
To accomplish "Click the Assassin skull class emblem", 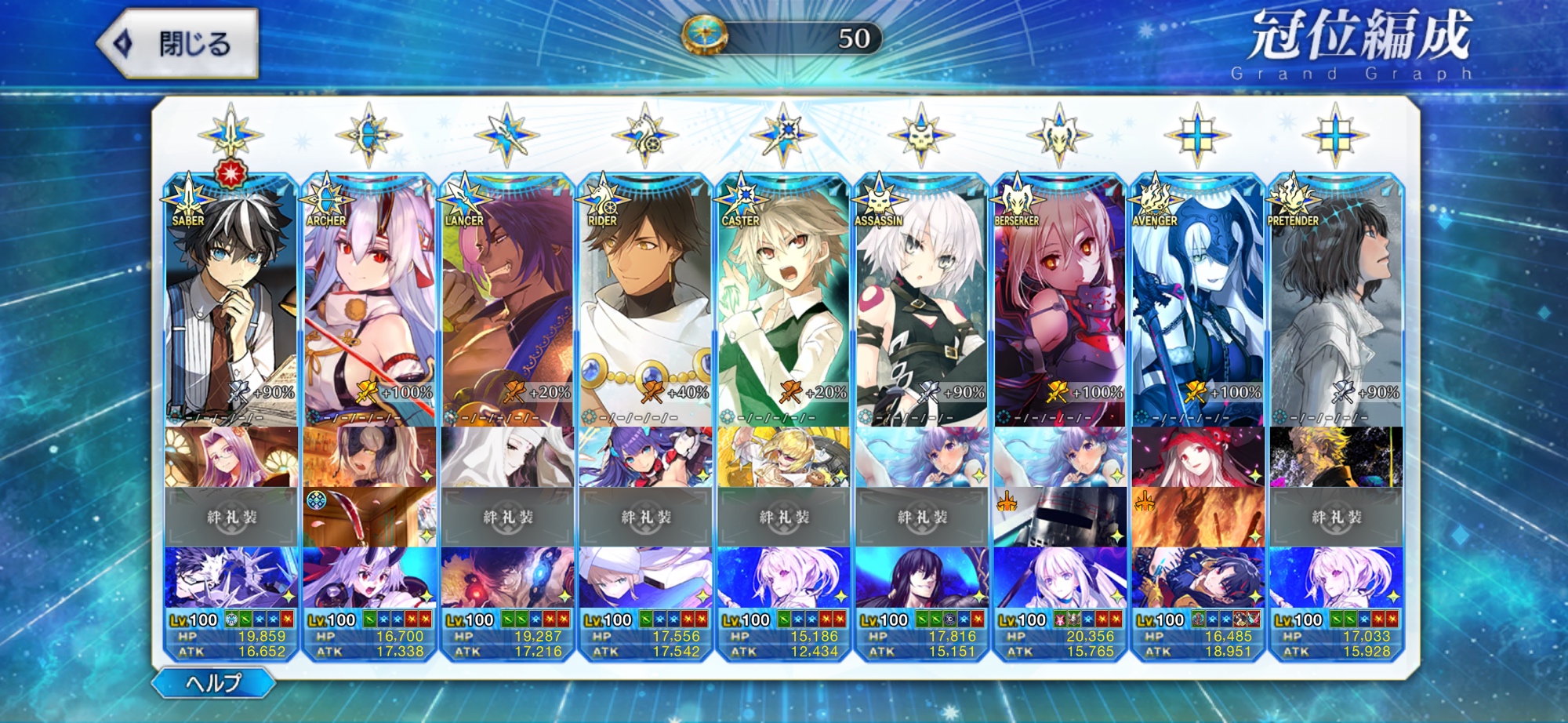I will click(x=921, y=135).
